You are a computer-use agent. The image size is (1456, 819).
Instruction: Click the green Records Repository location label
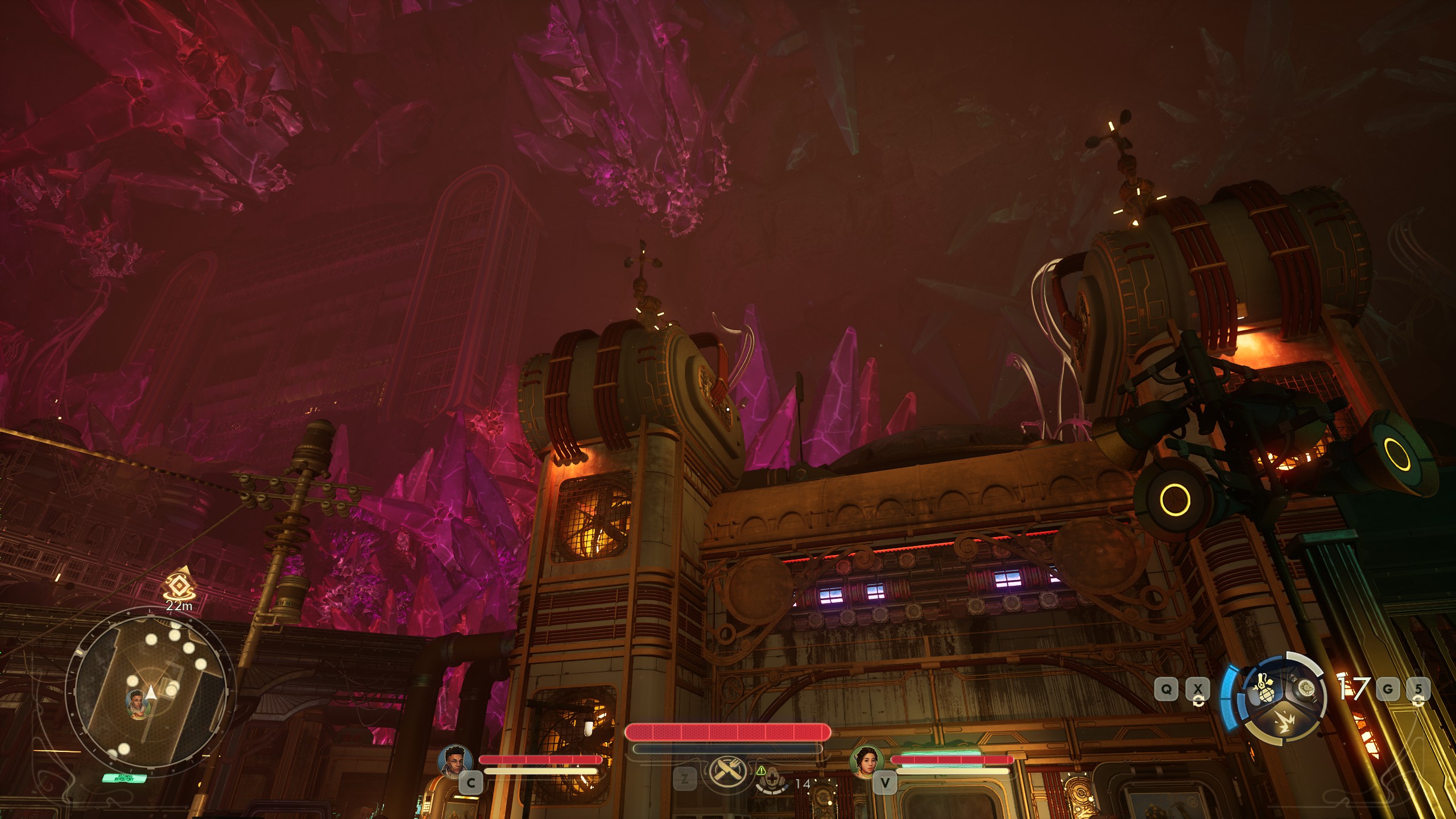point(123,779)
